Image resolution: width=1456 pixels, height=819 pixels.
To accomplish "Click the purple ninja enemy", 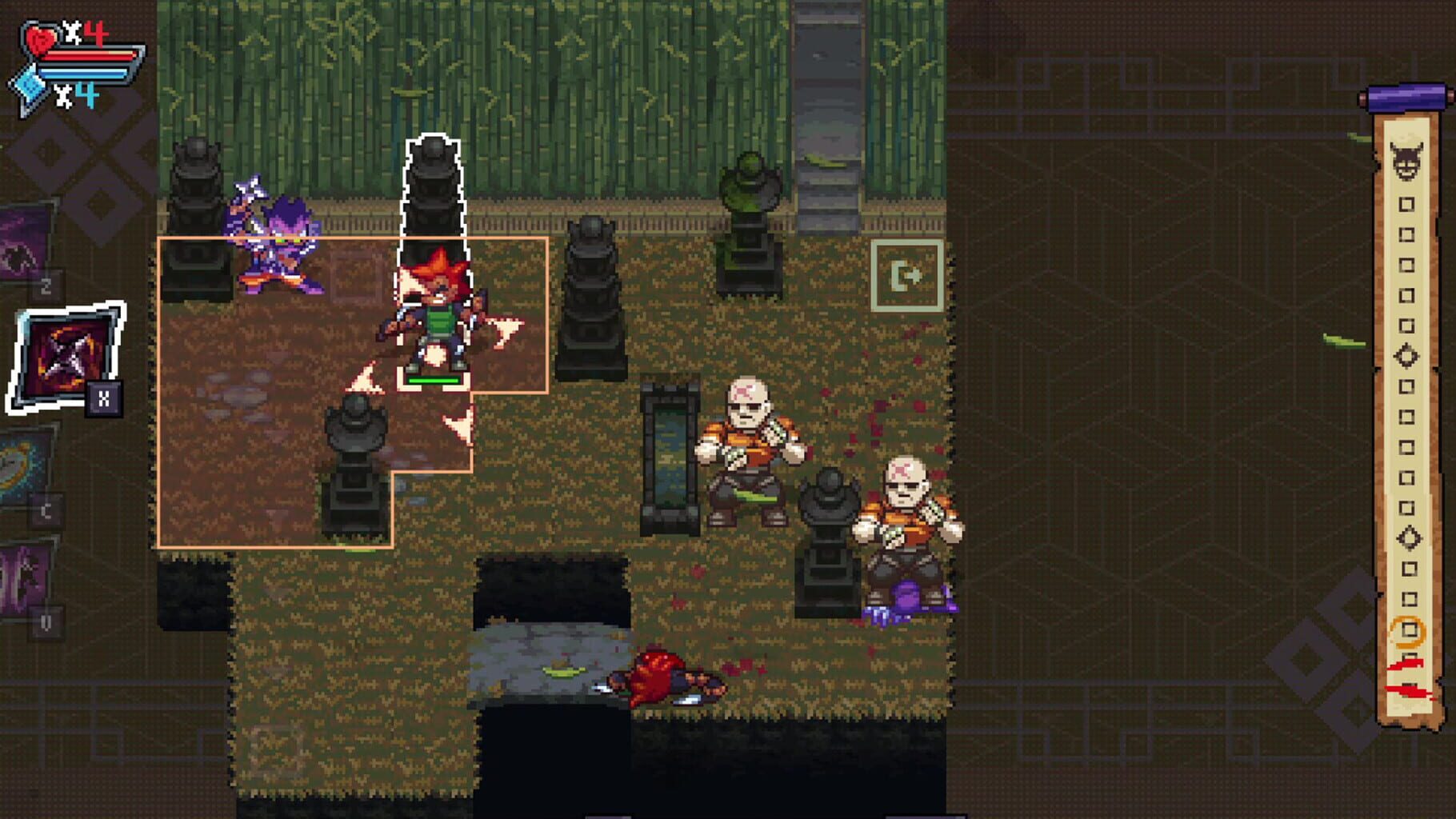I will (x=276, y=232).
